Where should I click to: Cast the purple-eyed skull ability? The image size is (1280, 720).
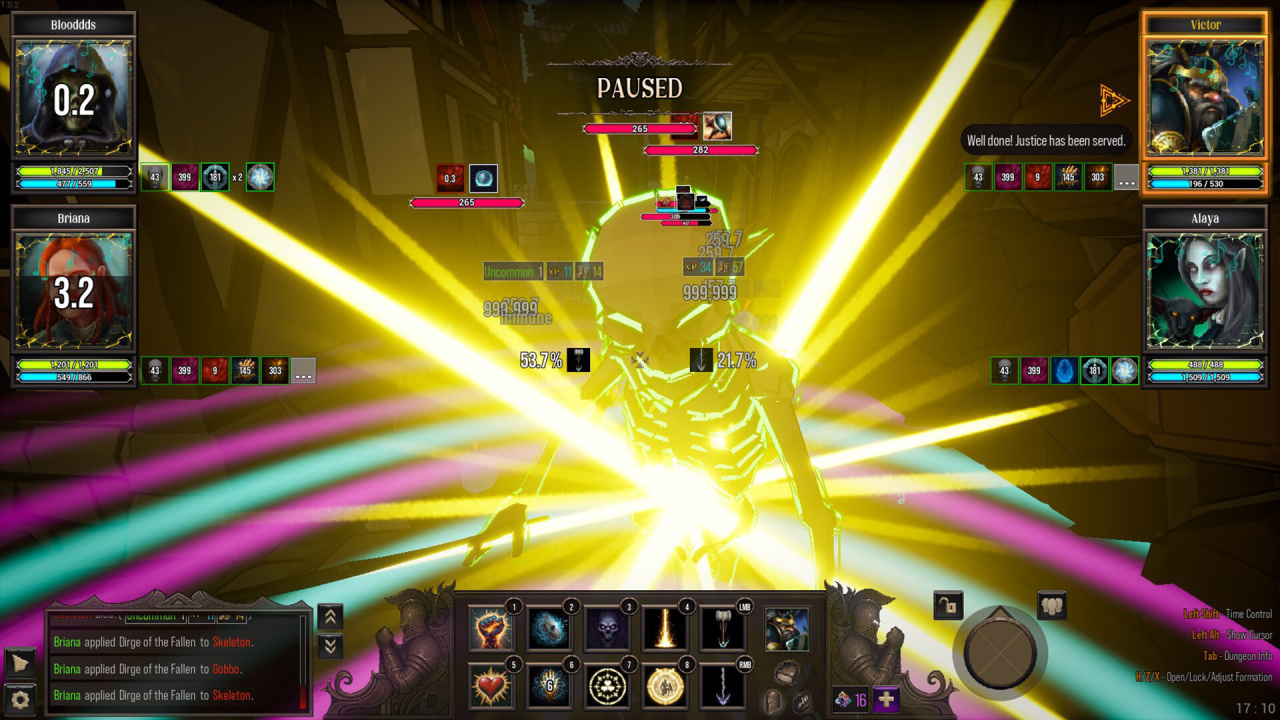[x=607, y=629]
